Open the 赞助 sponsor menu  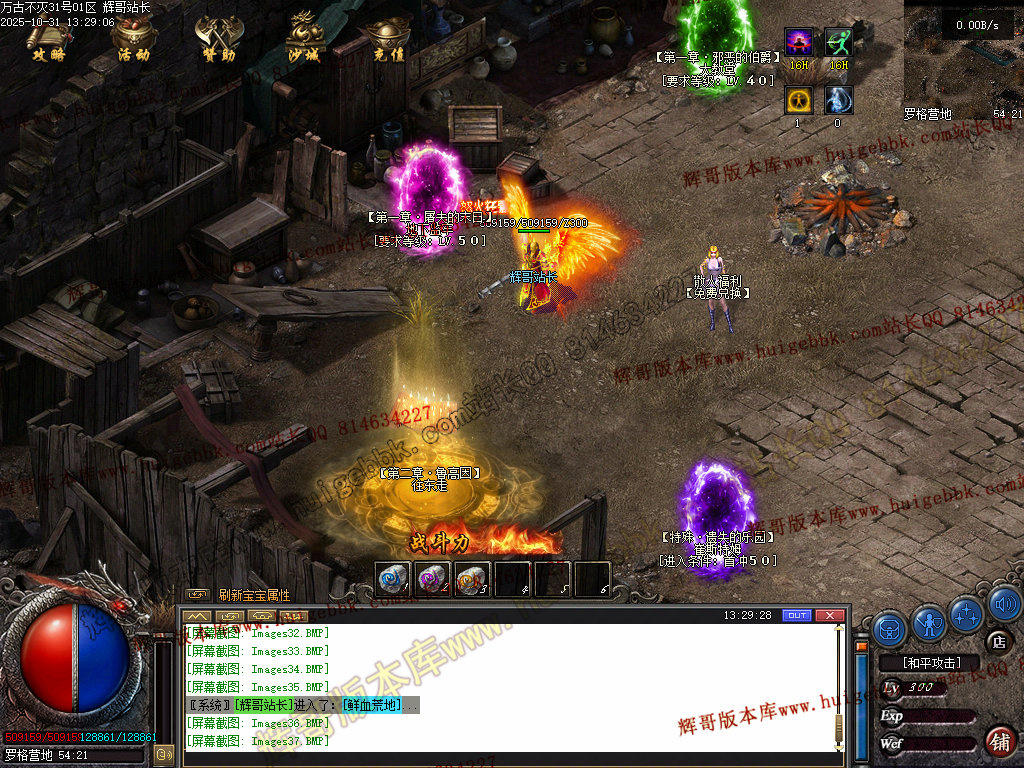(216, 40)
